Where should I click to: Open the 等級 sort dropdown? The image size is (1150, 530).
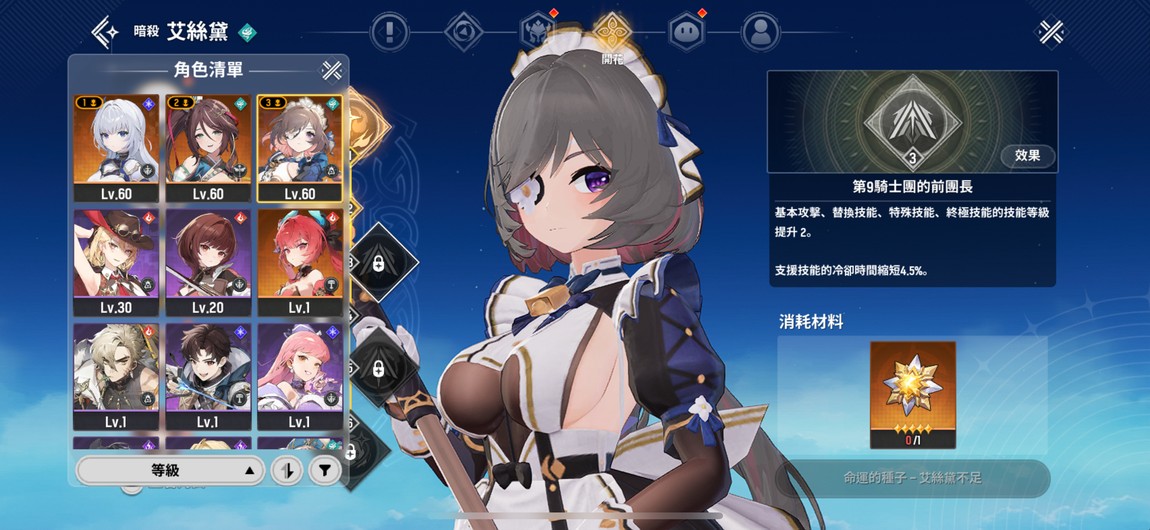[x=170, y=470]
